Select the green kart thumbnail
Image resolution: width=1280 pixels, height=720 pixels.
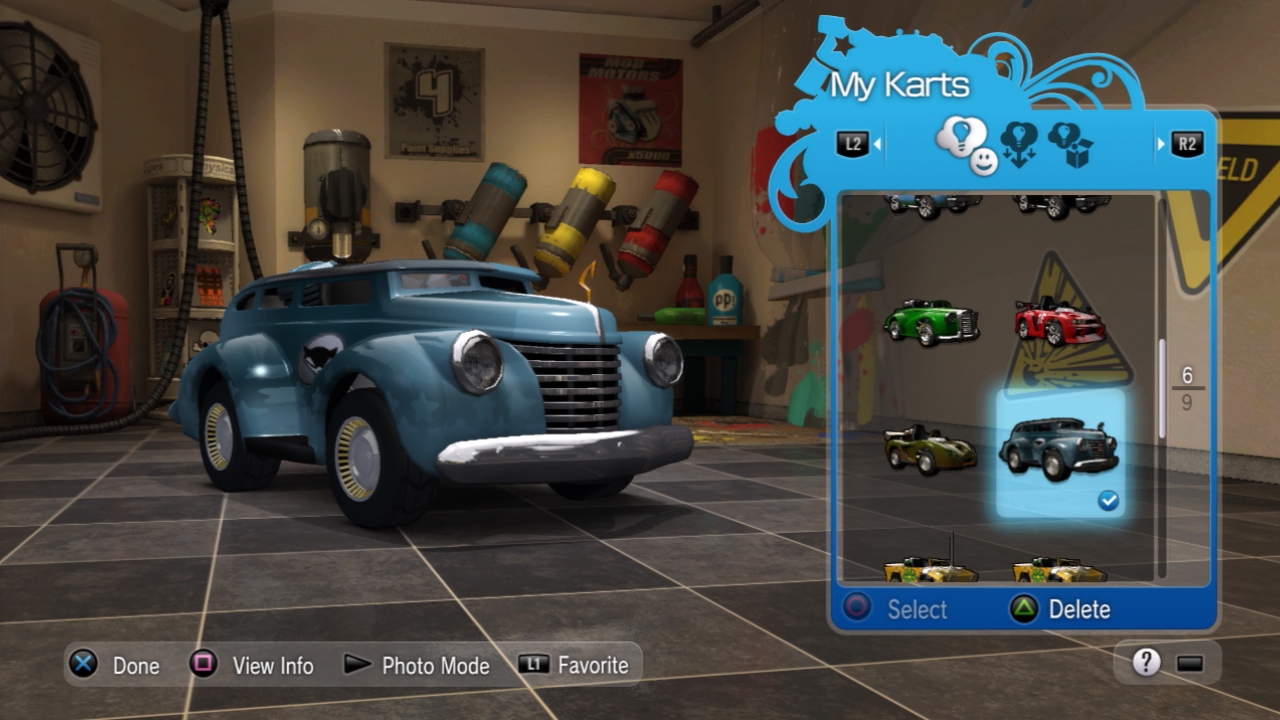[930, 322]
